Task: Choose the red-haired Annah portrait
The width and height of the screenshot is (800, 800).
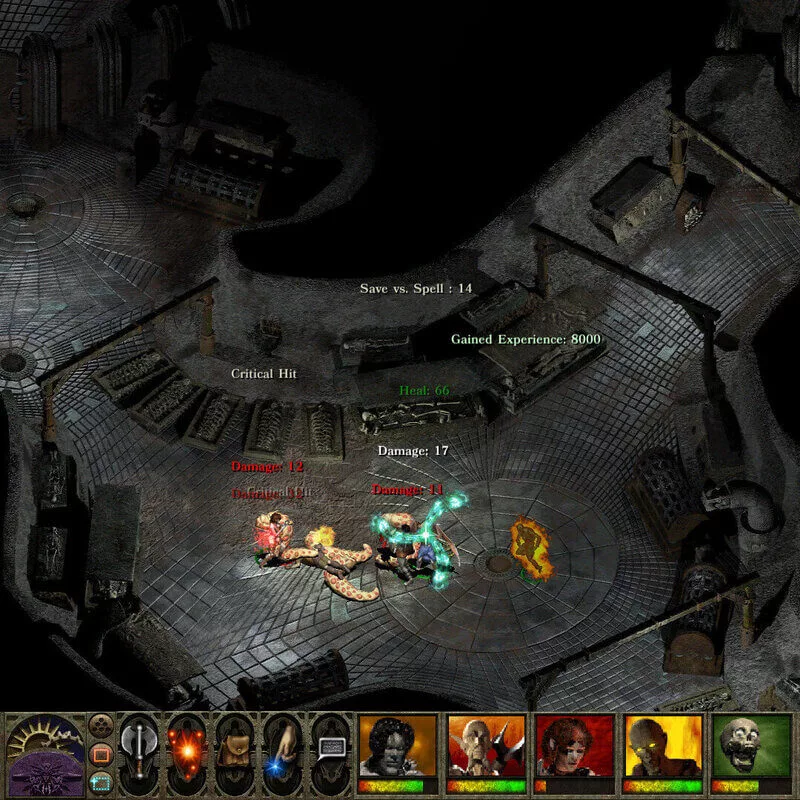Action: pyautogui.click(x=574, y=749)
